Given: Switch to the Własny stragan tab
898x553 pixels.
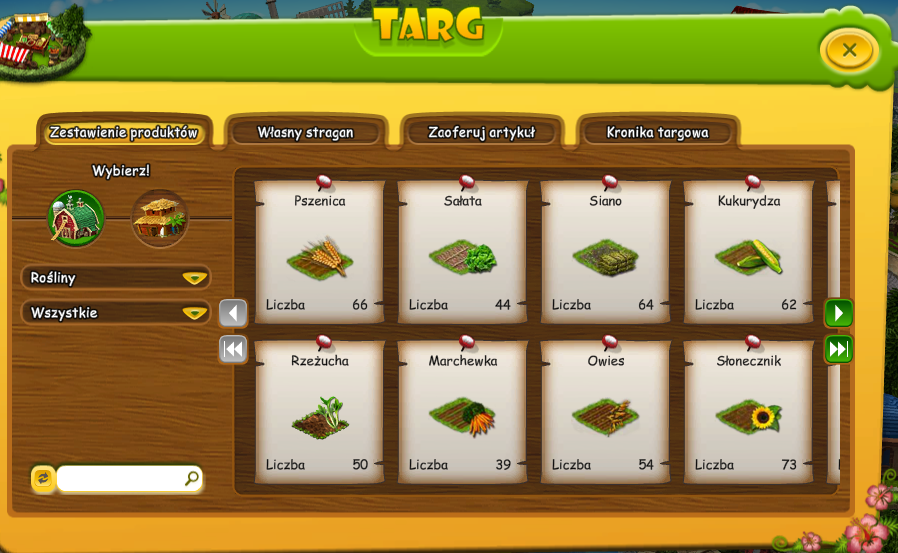Looking at the screenshot, I should click(305, 132).
